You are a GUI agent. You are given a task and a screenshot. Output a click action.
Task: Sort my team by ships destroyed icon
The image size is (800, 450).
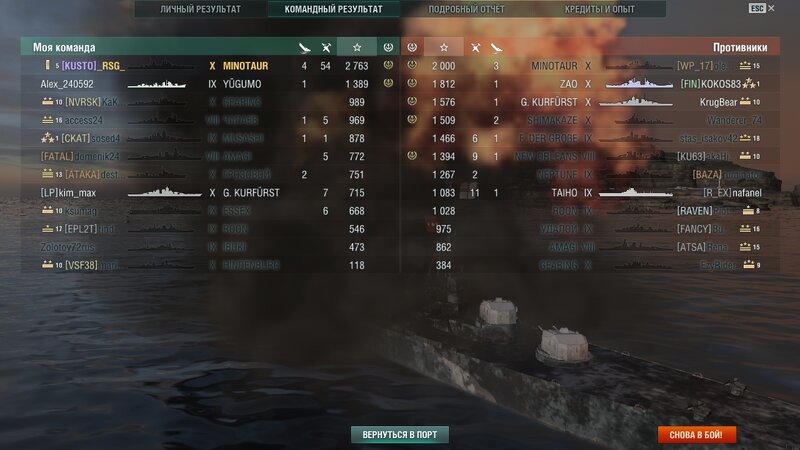[x=305, y=47]
